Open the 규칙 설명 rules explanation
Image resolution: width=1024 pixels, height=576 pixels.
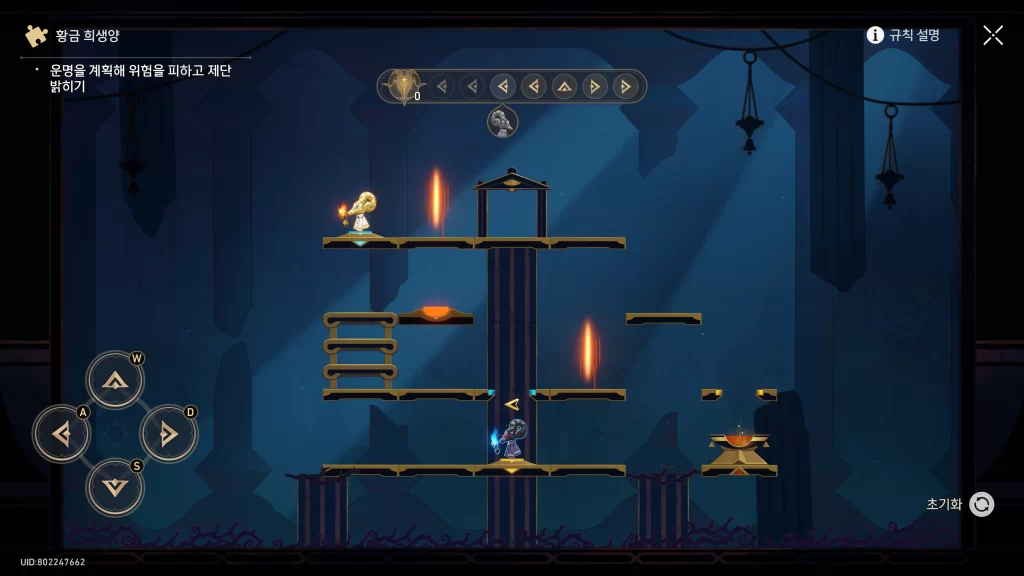tap(903, 35)
